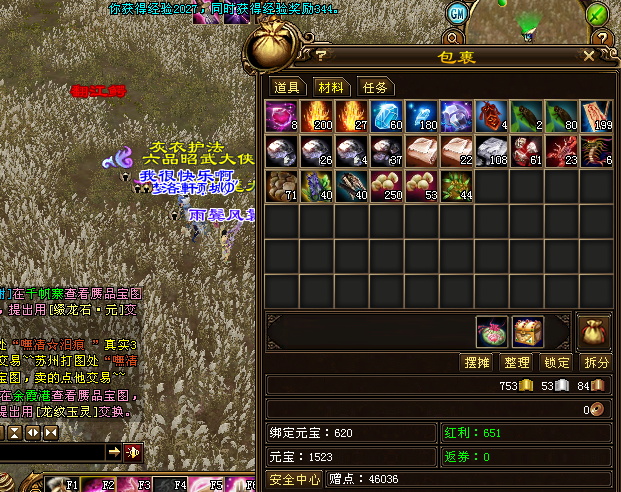Open the golden treasure chest icon
The height and width of the screenshot is (492, 621).
528,331
